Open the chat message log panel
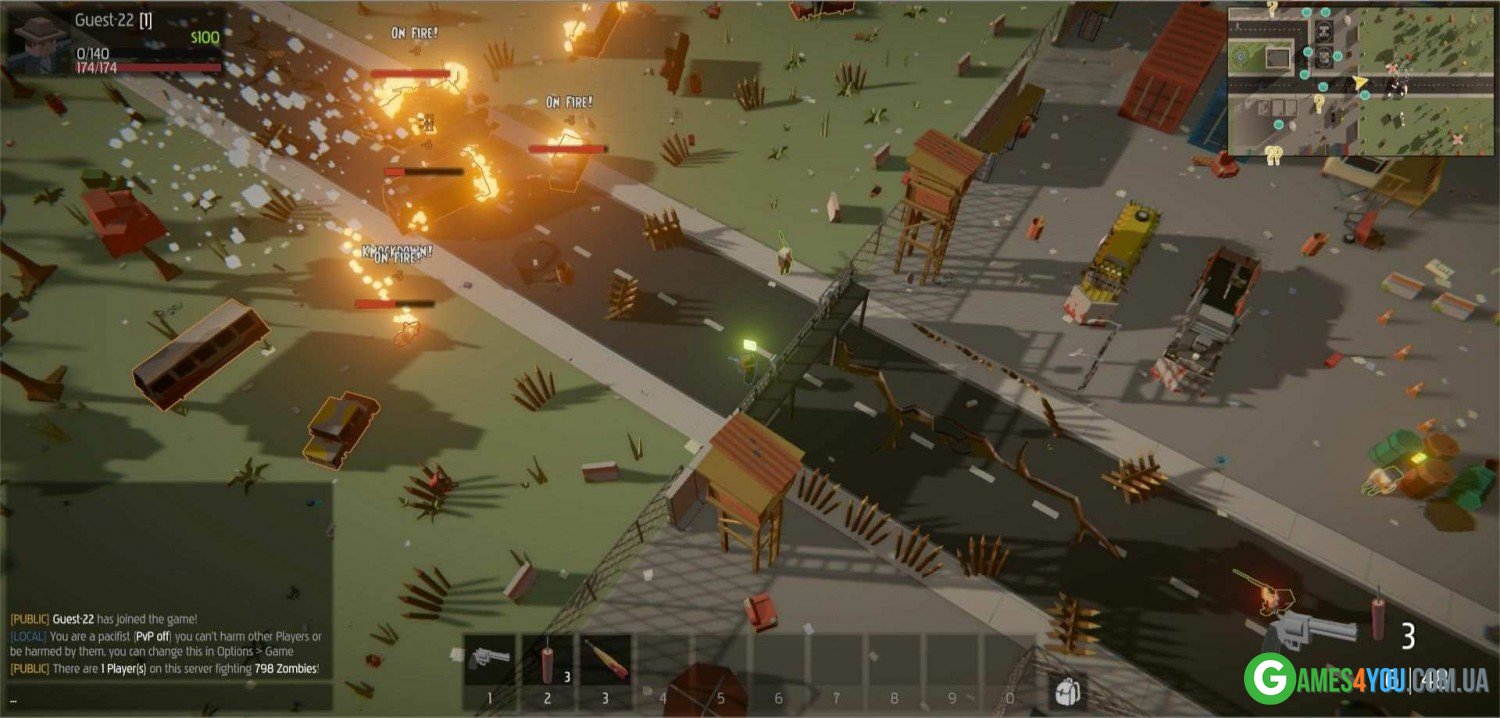 (168, 580)
